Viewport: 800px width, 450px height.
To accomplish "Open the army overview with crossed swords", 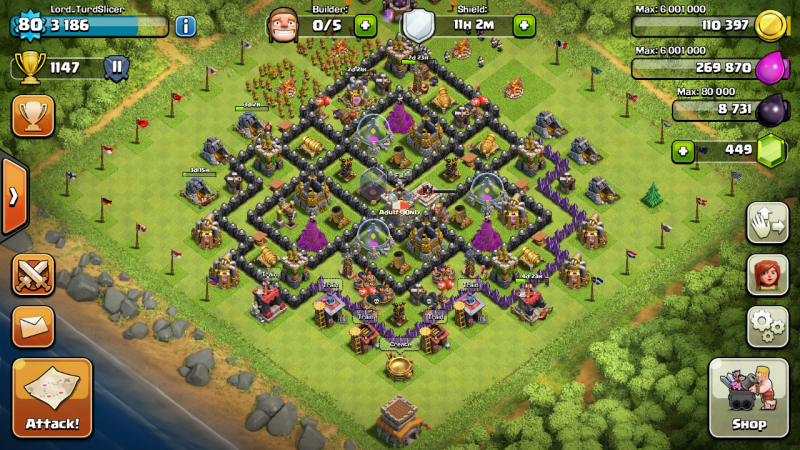I will [x=33, y=274].
